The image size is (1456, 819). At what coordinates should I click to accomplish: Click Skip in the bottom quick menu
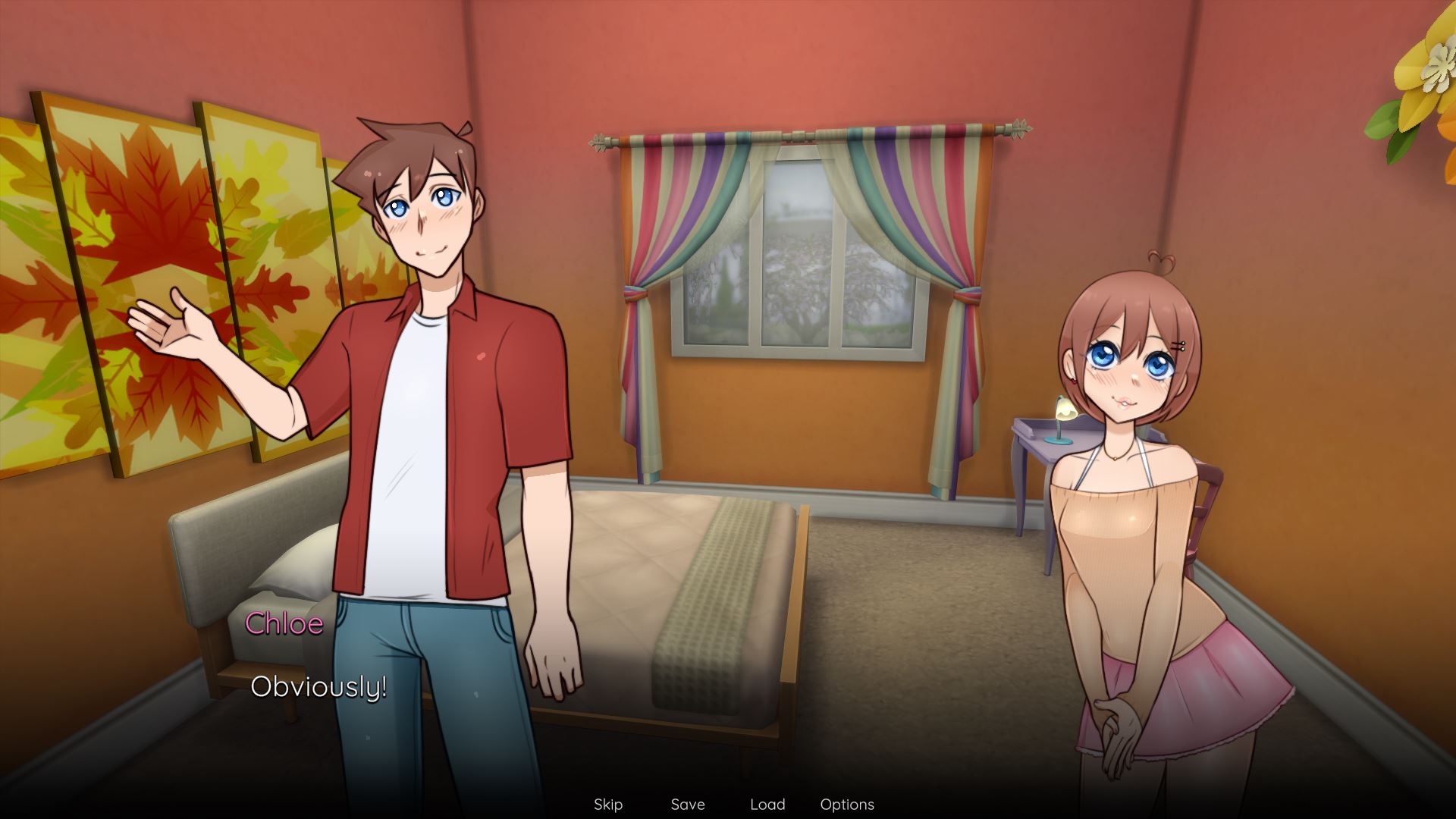pyautogui.click(x=607, y=805)
